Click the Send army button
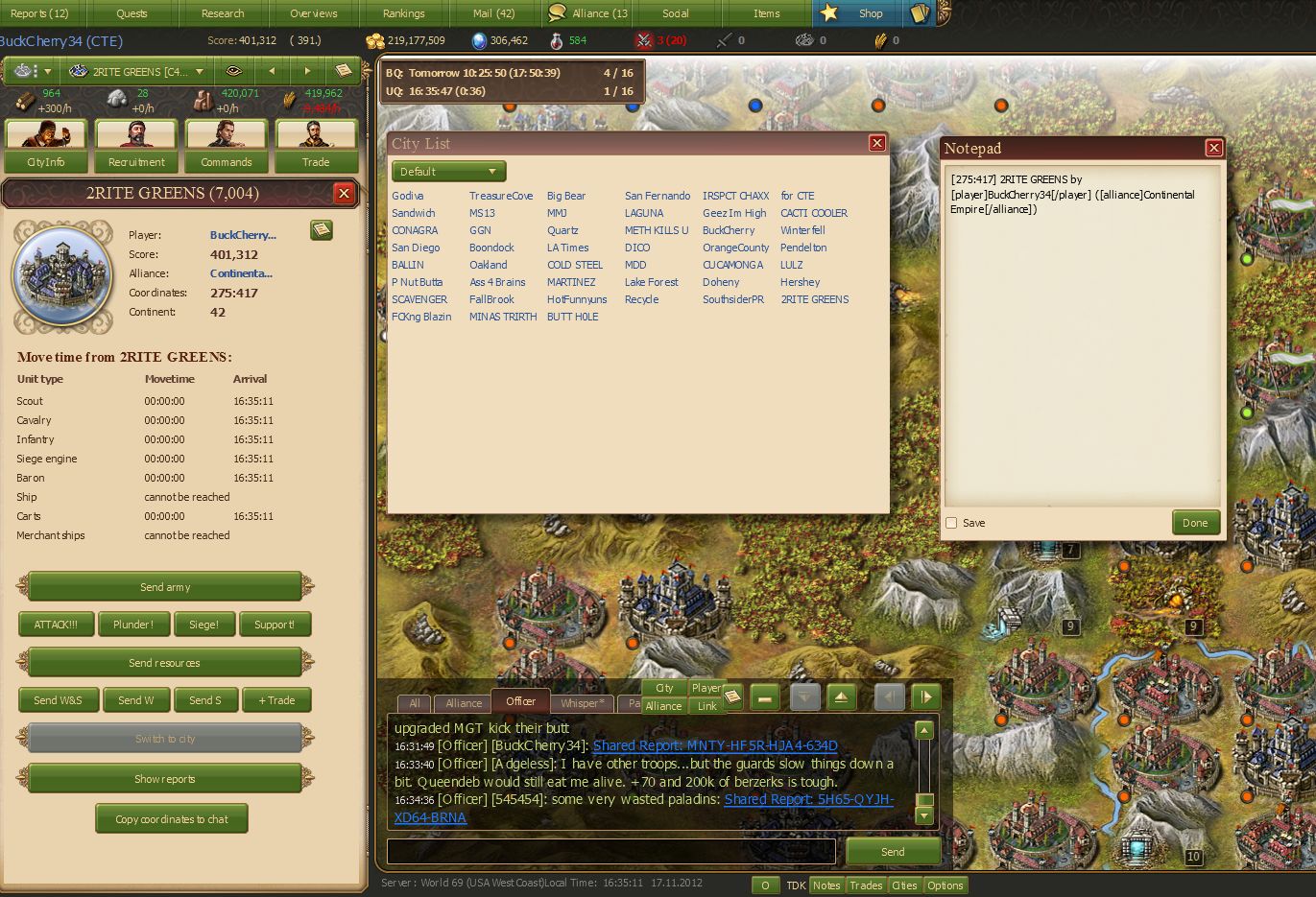1316x897 pixels. [165, 586]
